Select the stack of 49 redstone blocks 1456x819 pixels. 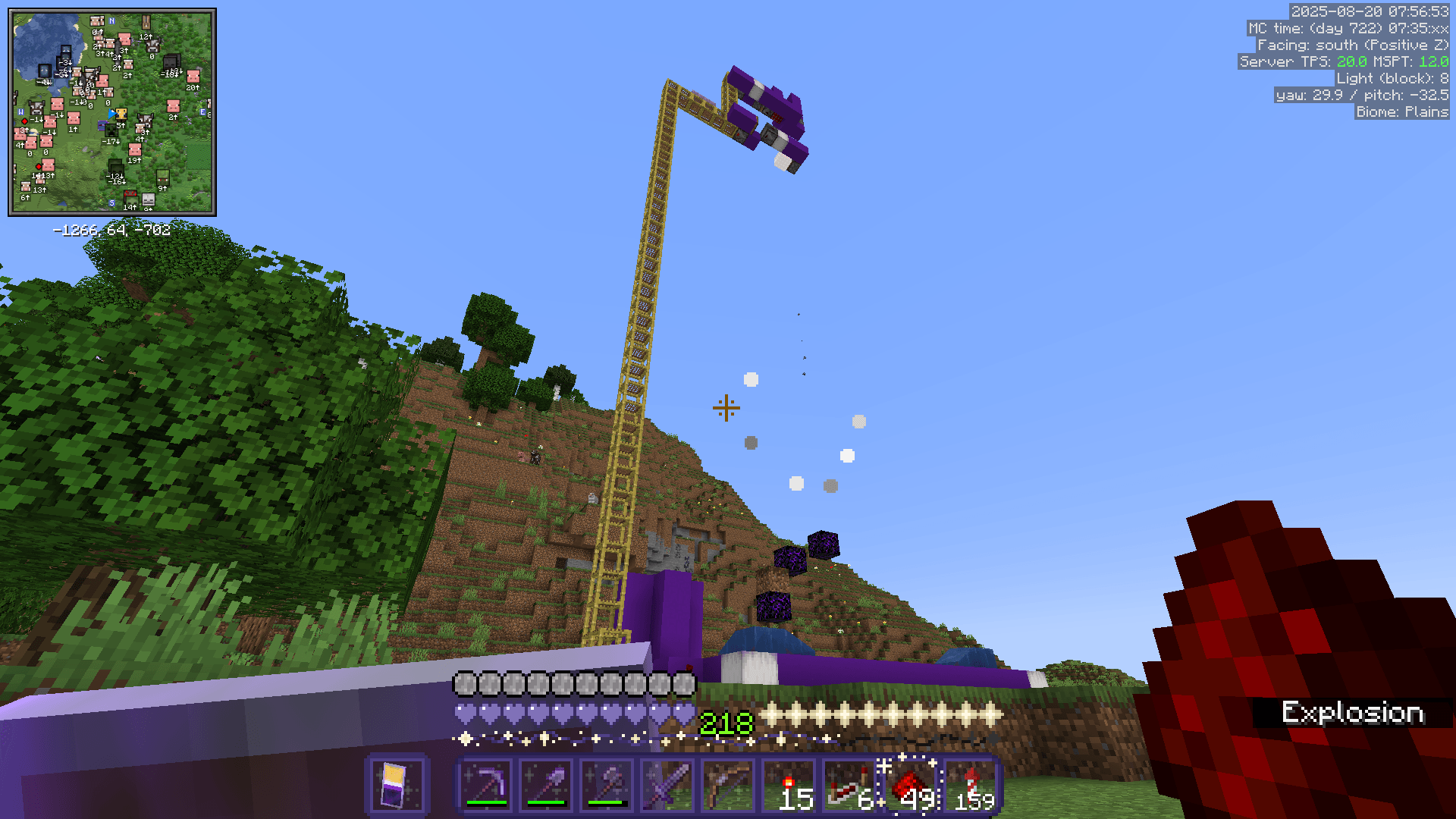tap(910, 785)
